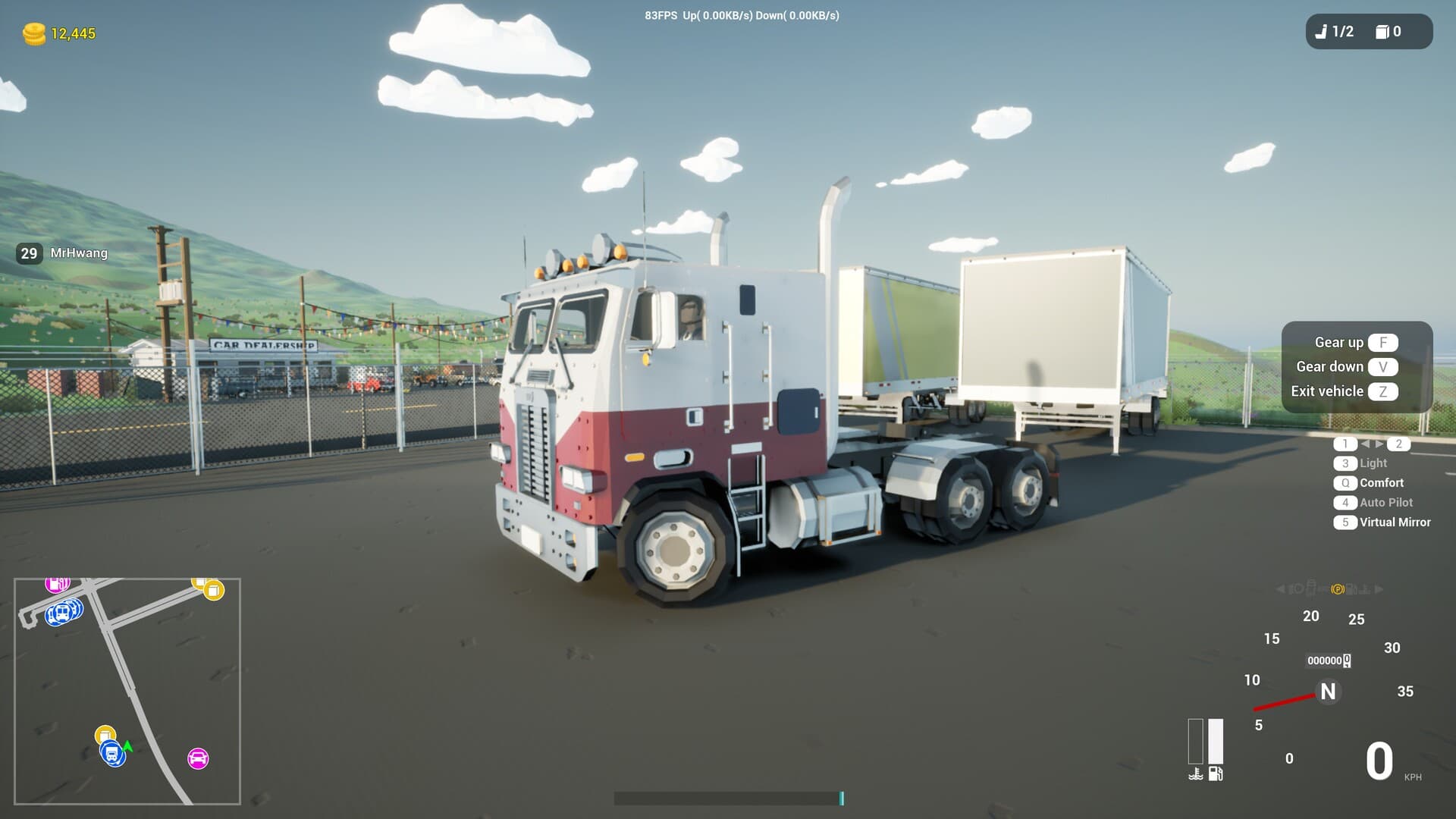1456x819 pixels.
Task: Click the left arrow next to camera 1
Action: click(x=1366, y=444)
